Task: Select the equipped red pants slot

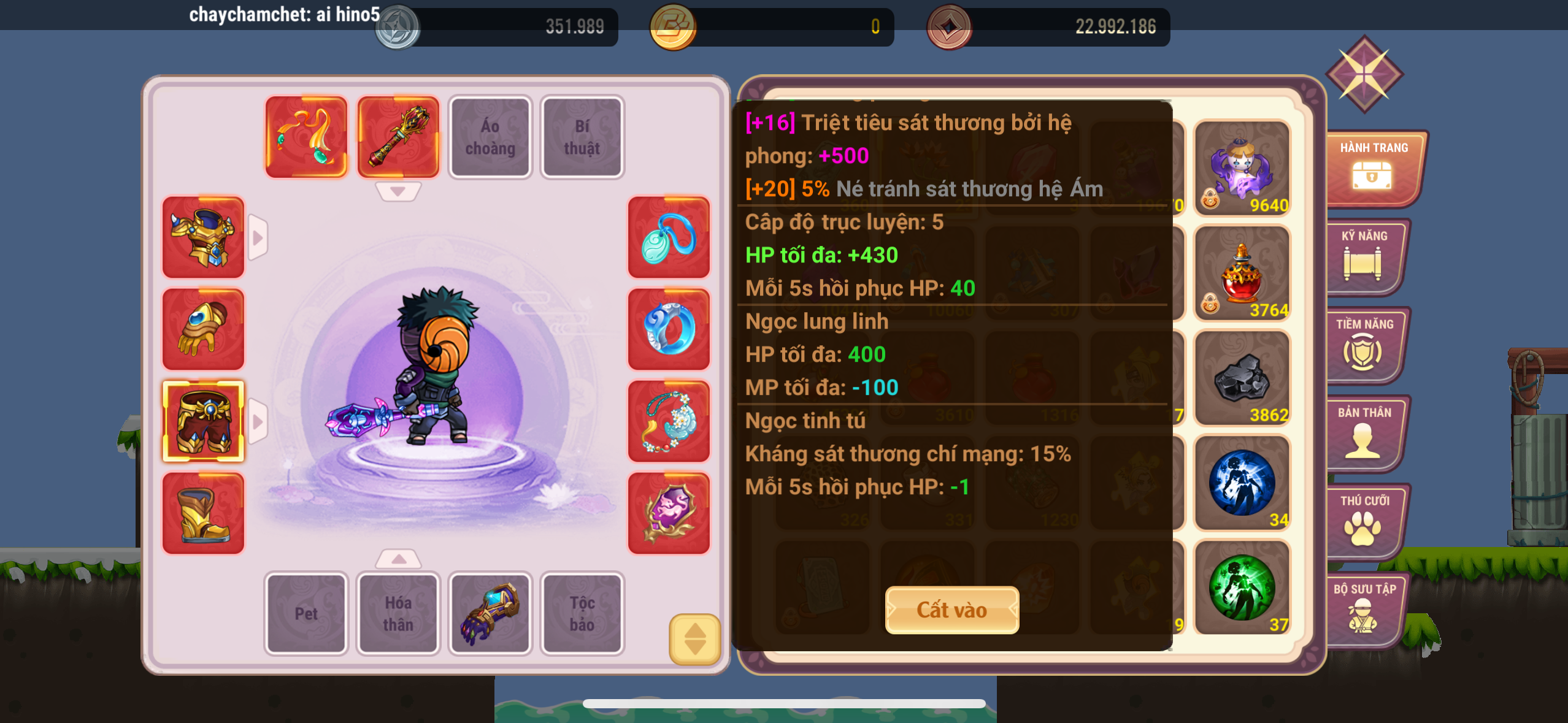Action: click(x=203, y=421)
